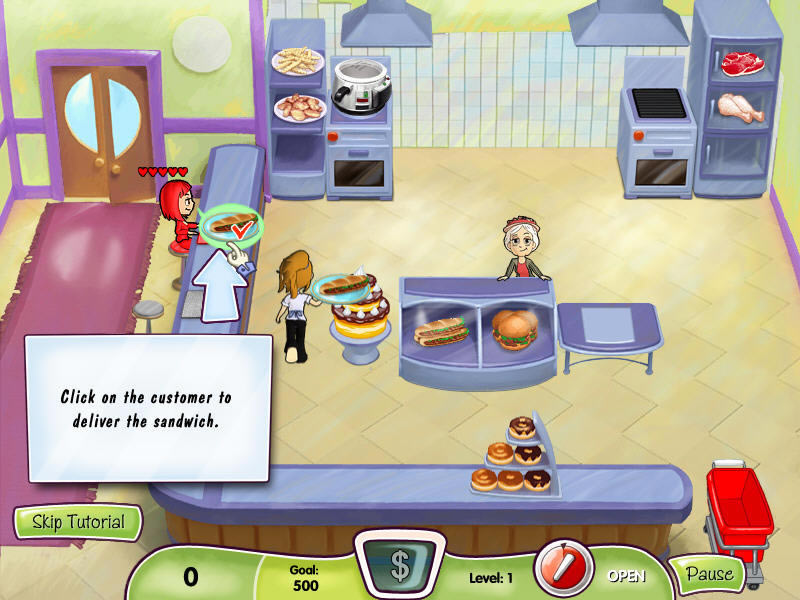Viewport: 800px width, 600px height.
Task: Pause the game
Action: tap(709, 575)
